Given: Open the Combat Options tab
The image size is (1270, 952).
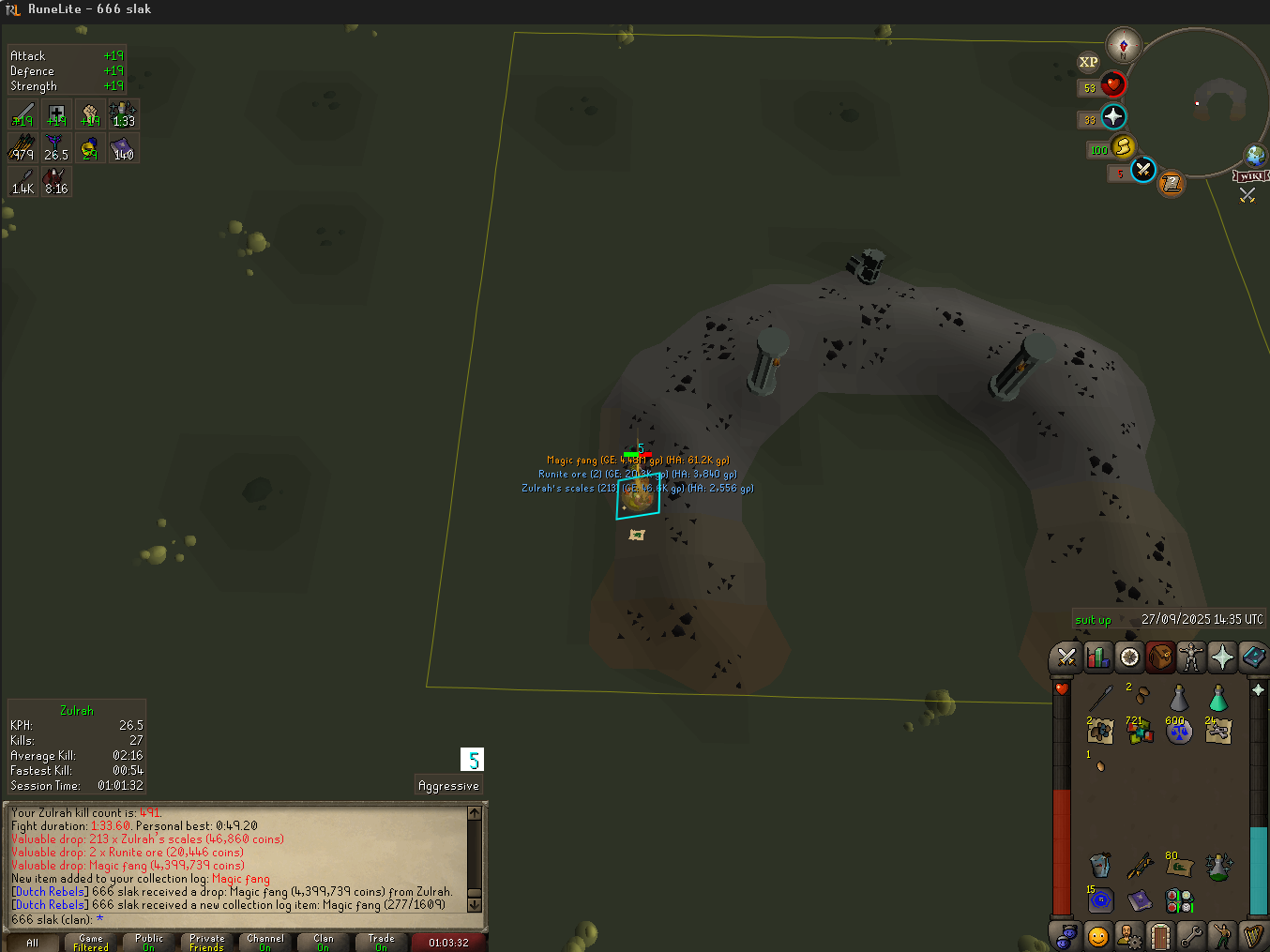Looking at the screenshot, I should [1066, 657].
